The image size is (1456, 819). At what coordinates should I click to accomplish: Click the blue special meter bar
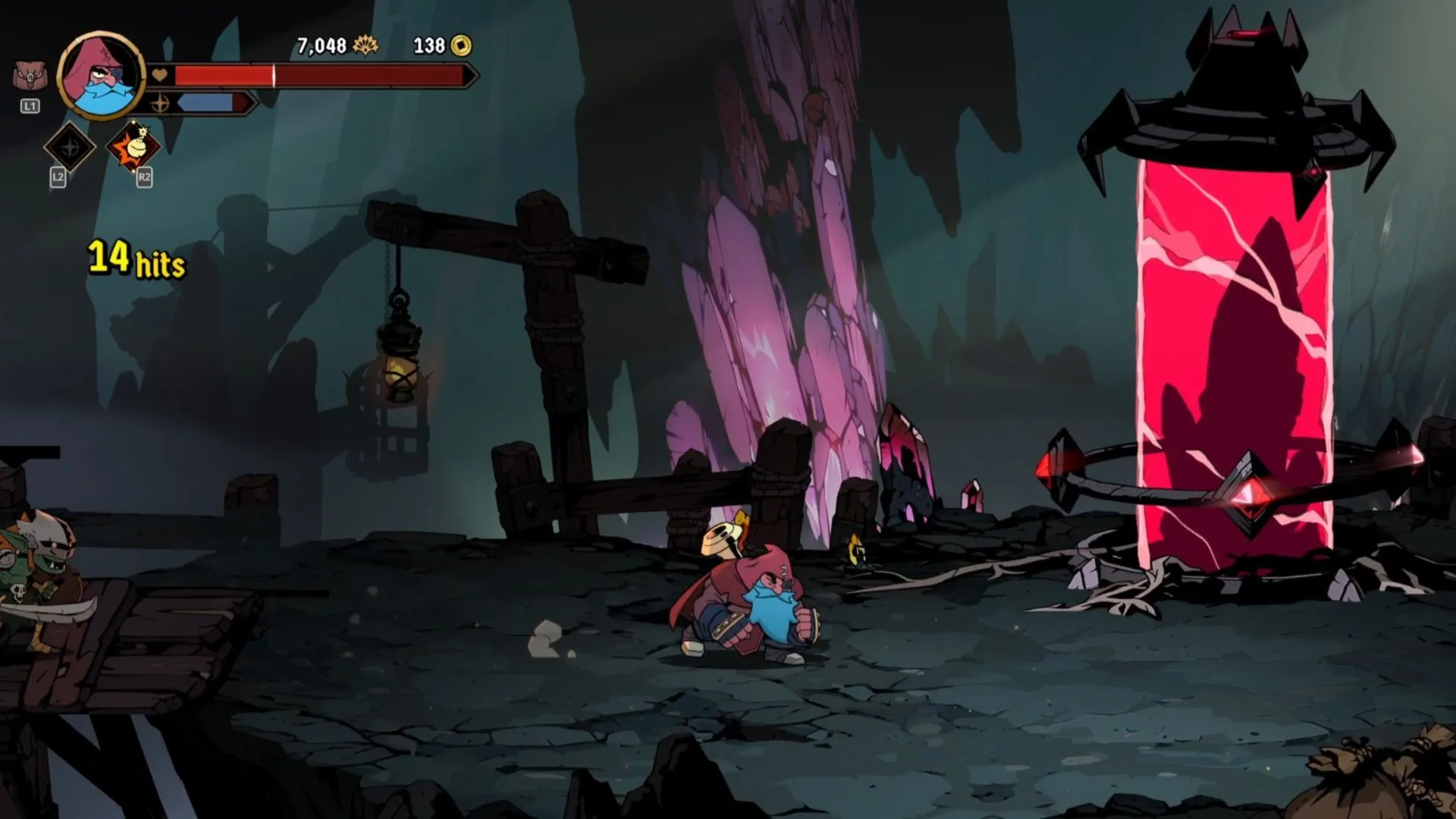(206, 101)
